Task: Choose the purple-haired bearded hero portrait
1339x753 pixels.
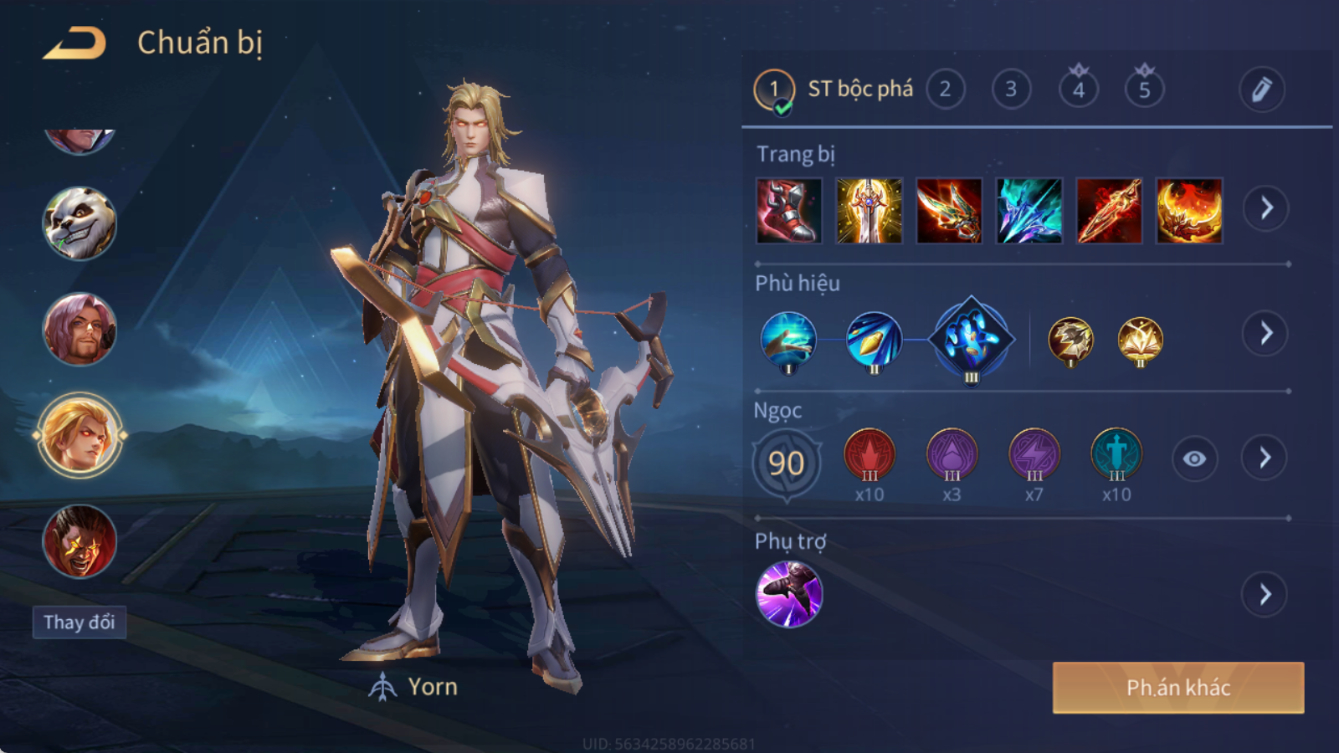Action: pos(79,329)
